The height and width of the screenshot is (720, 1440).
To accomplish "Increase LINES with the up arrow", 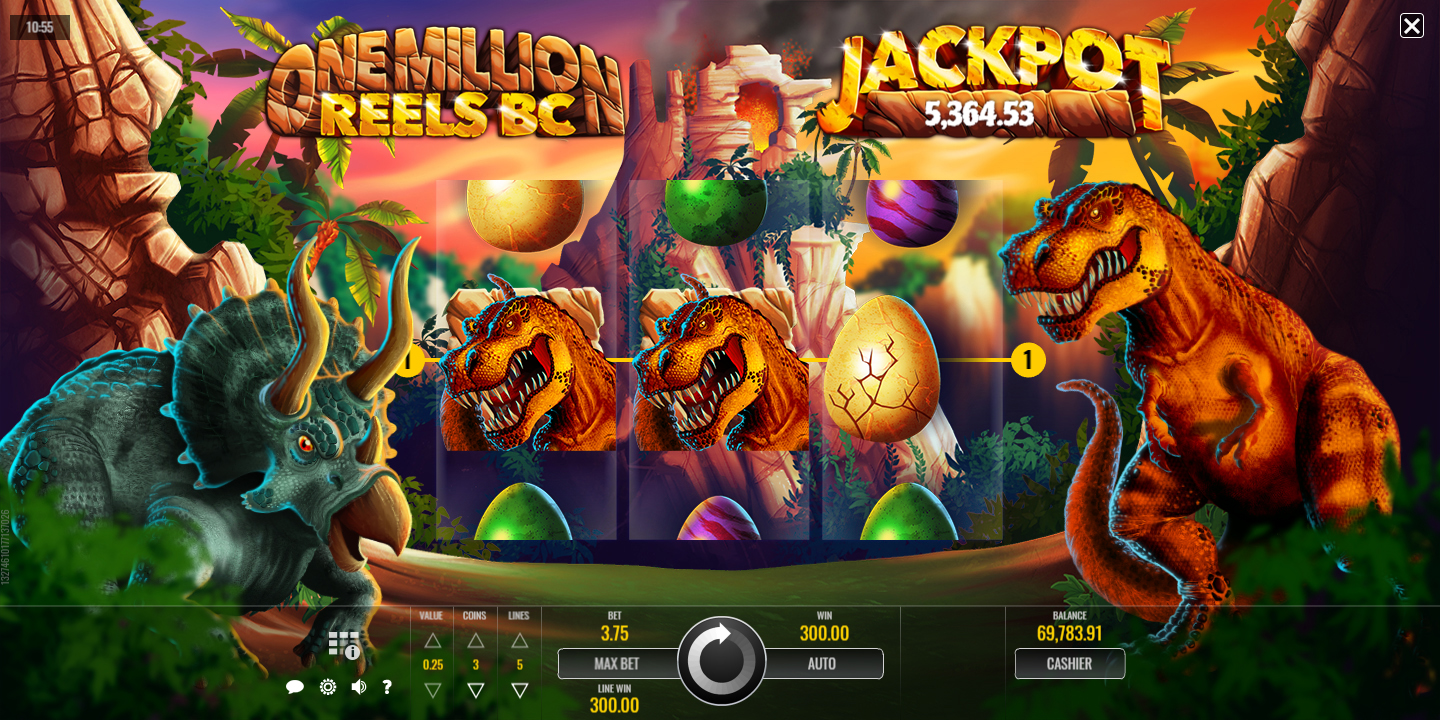I will (519, 641).
